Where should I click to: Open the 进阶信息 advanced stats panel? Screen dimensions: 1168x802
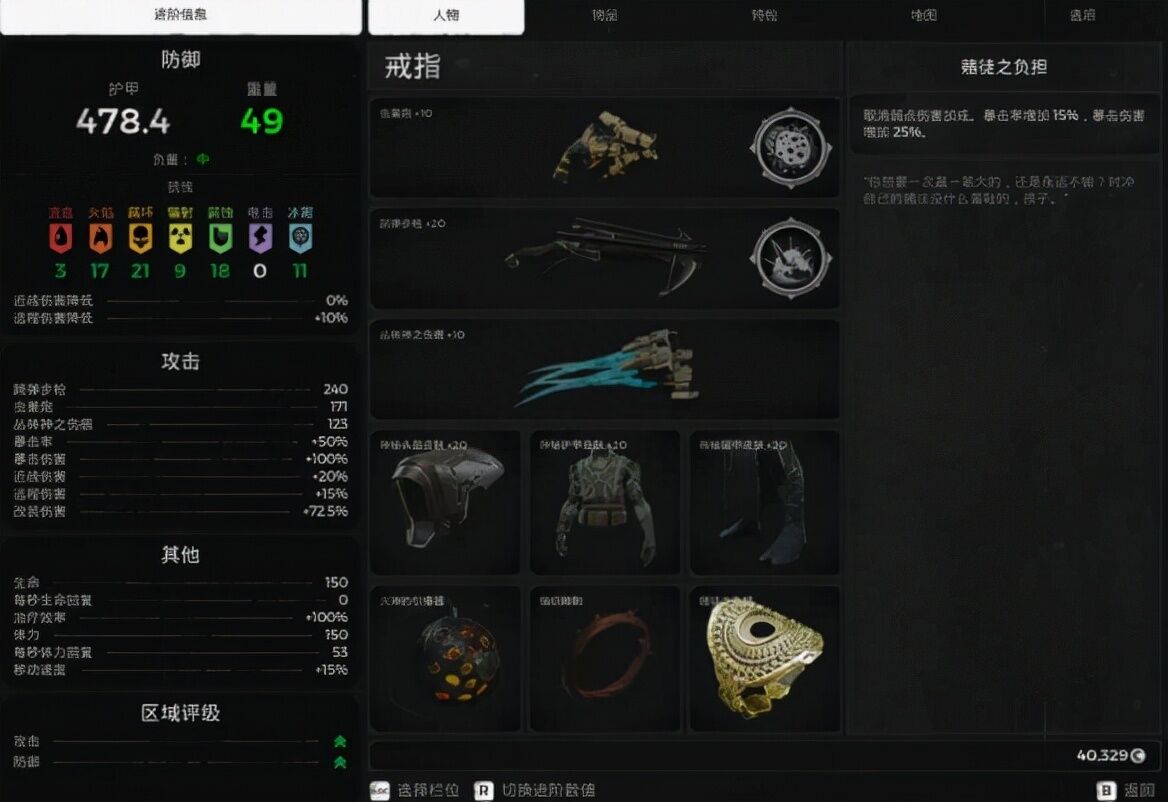point(181,16)
